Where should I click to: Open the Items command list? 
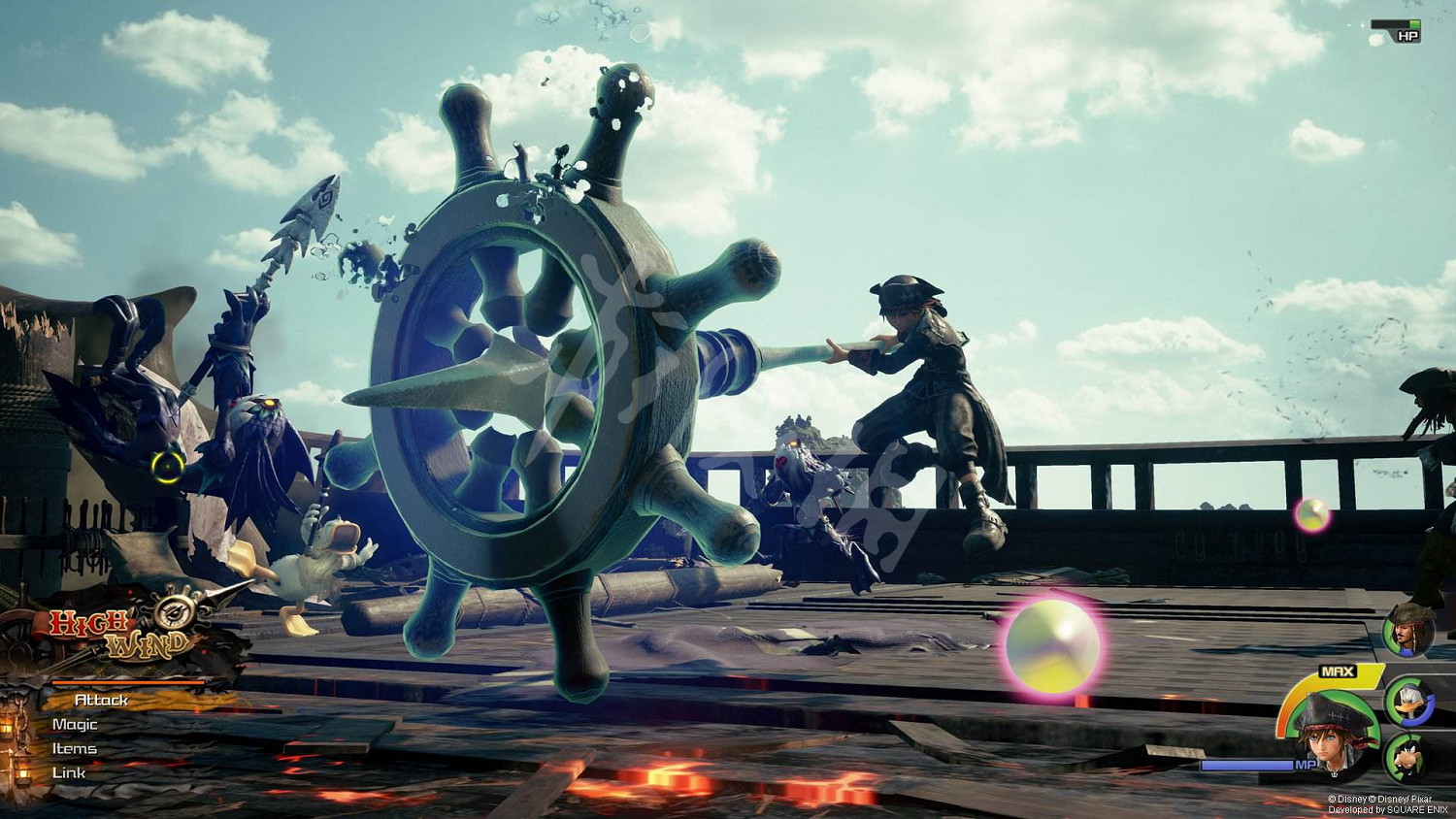(75, 749)
